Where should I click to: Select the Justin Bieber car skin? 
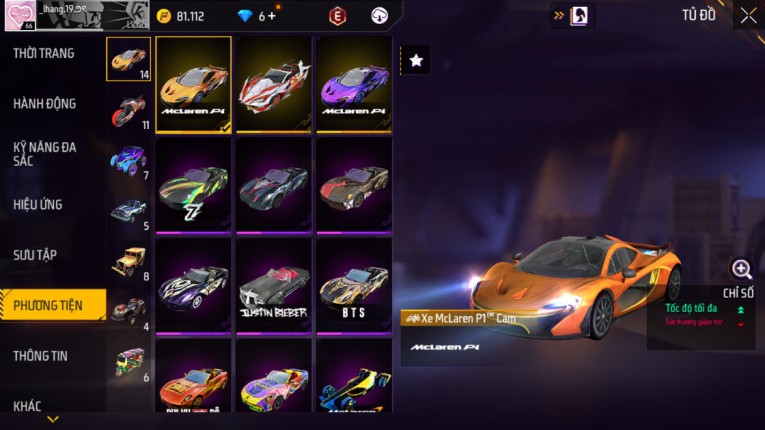point(273,285)
